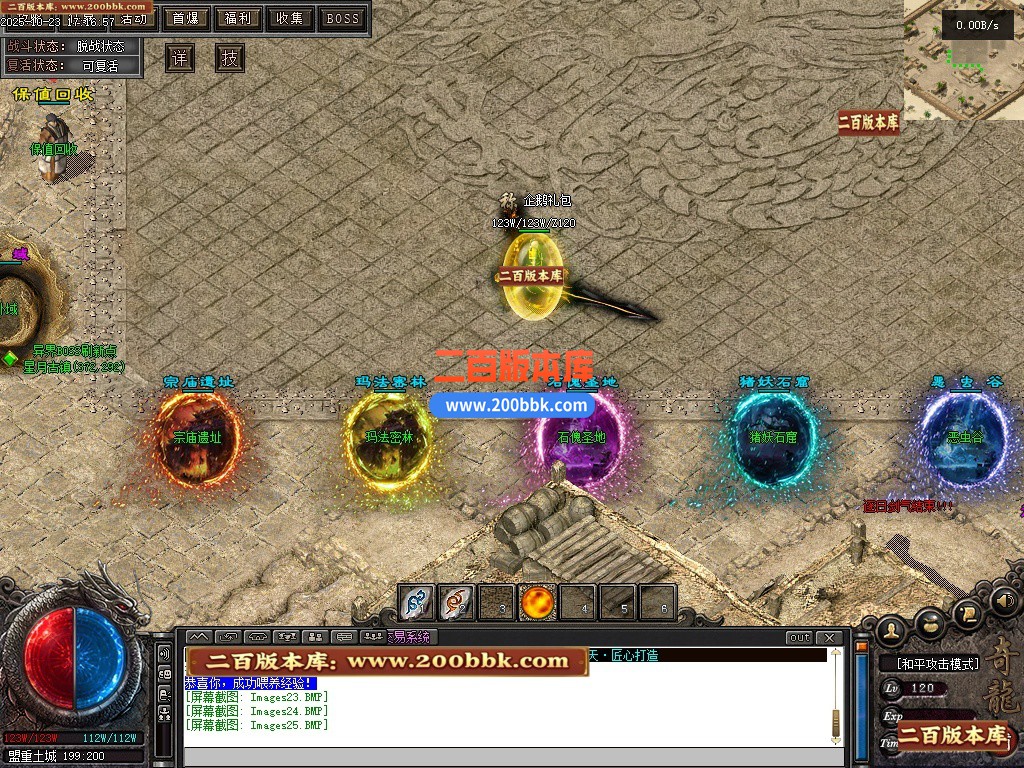Close the chat panel with X
Image resolution: width=1024 pixels, height=768 pixels.
(829, 638)
